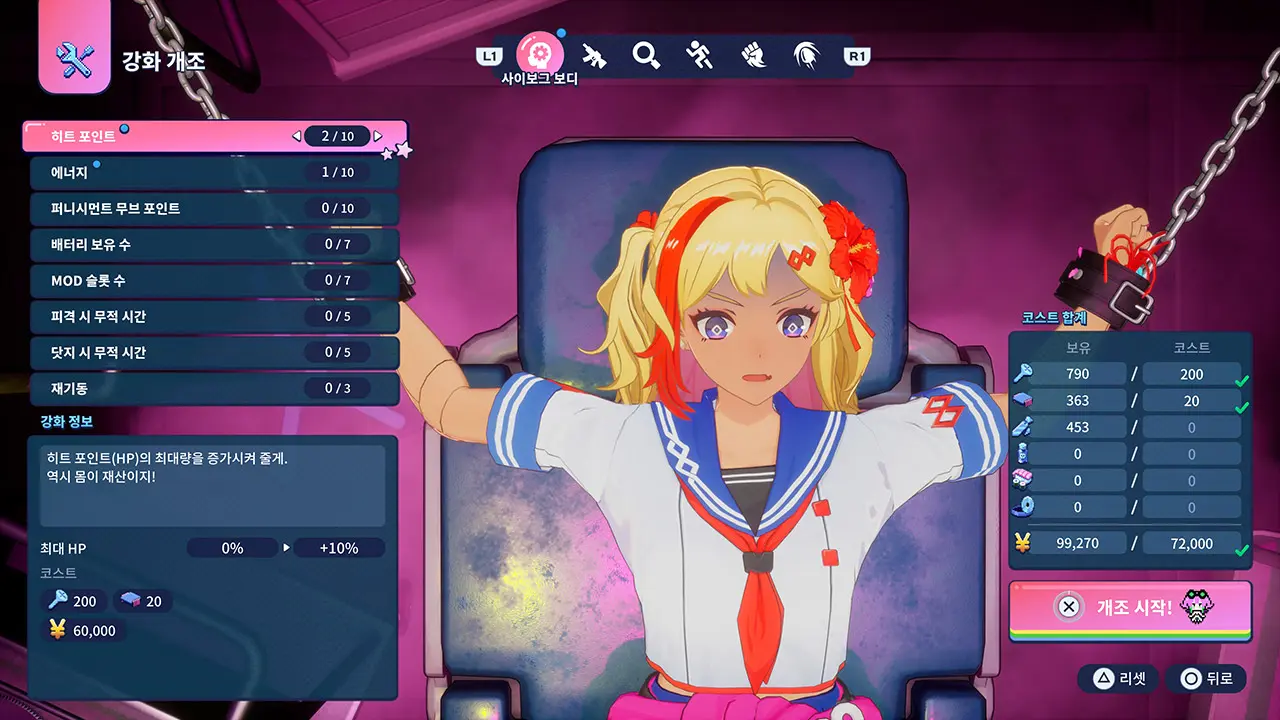The image size is (1280, 720).
Task: Decrease 히트 포인트 level with left arrow
Action: tap(297, 136)
